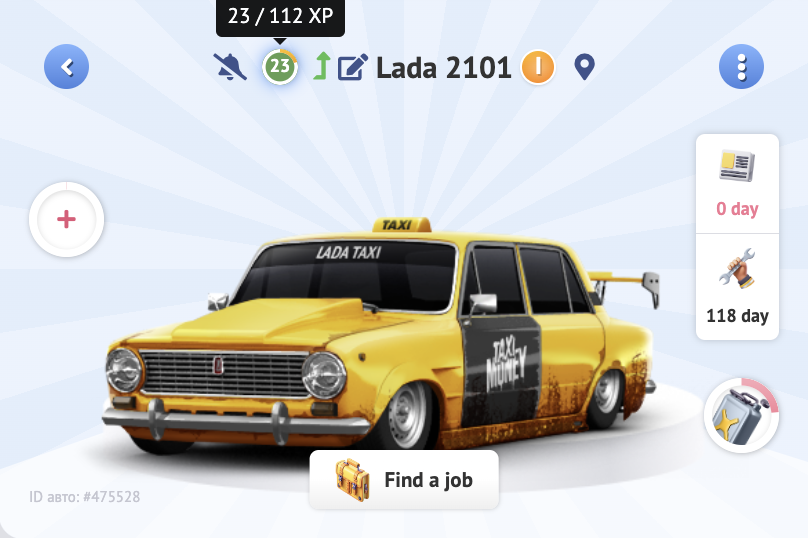The height and width of the screenshot is (538, 808).
Task: Open the orange car class badge
Action: point(538,67)
